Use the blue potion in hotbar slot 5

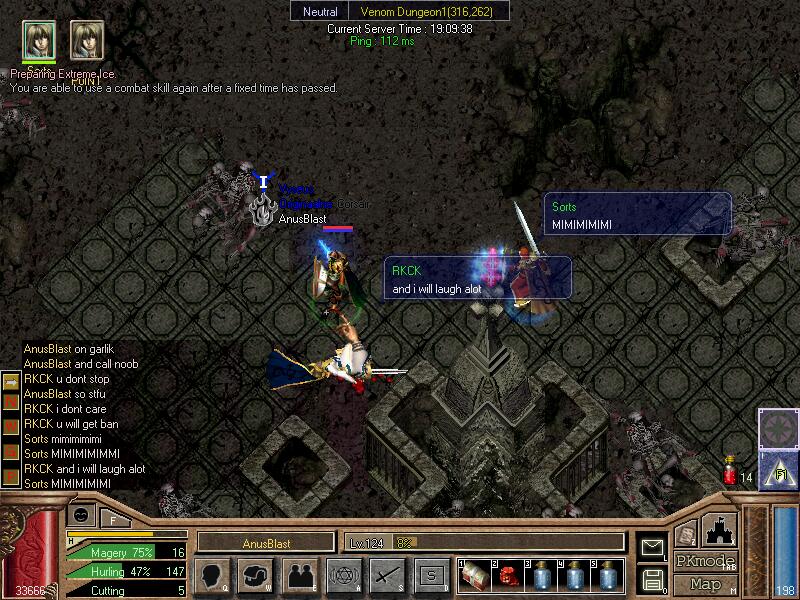point(606,575)
